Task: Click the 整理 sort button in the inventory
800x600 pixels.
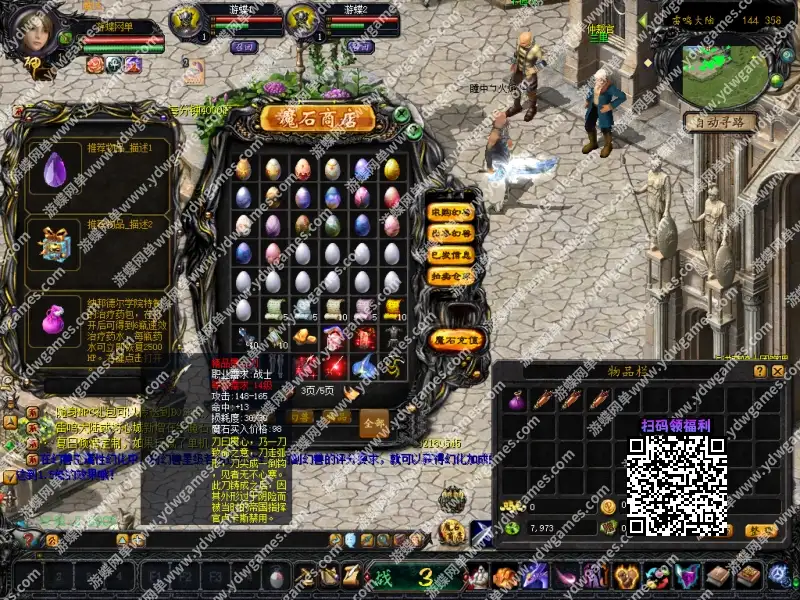Action: (x=762, y=530)
